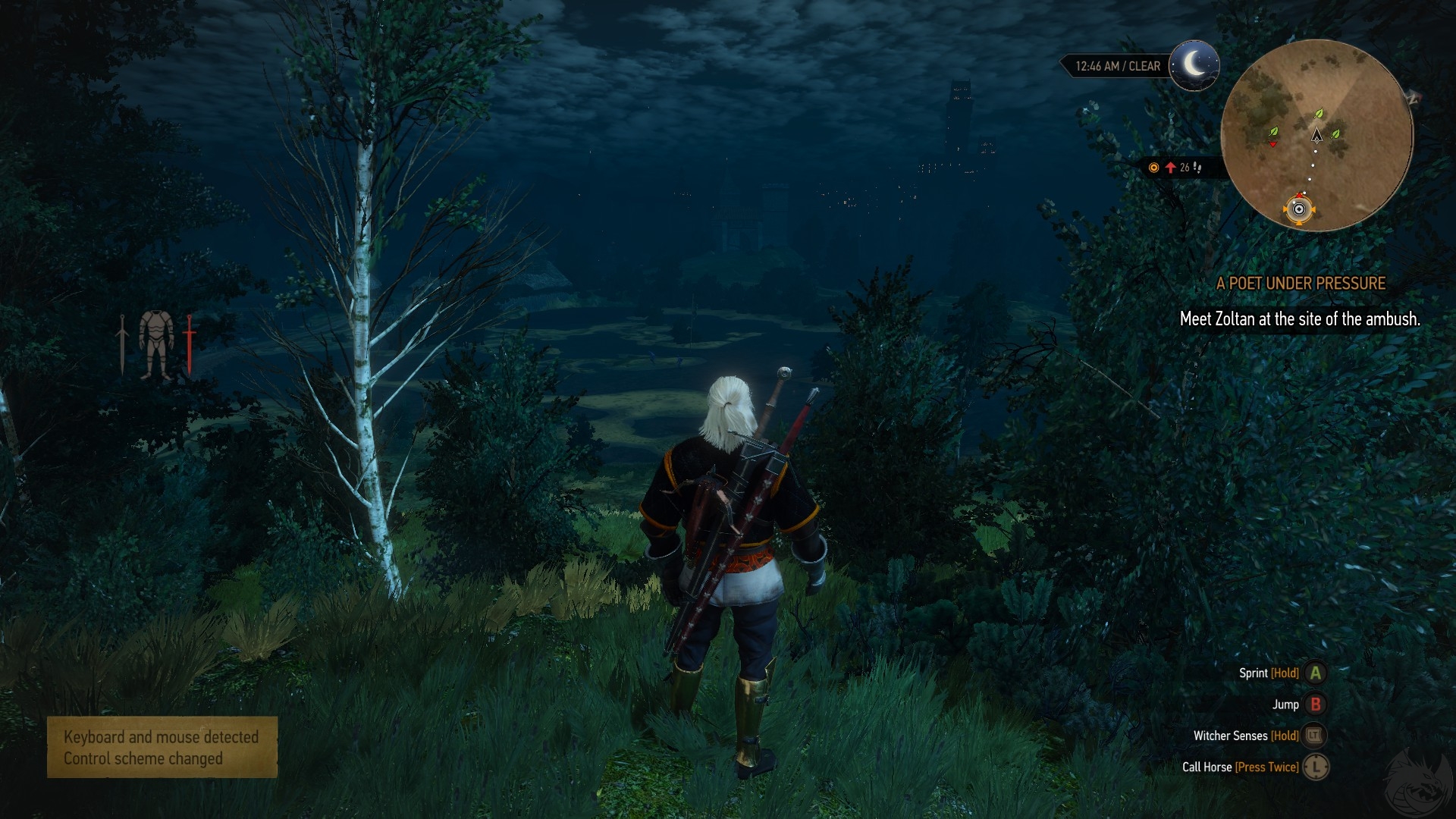Image resolution: width=1456 pixels, height=819 pixels.
Task: Click the circular minimap
Action: point(1316,135)
